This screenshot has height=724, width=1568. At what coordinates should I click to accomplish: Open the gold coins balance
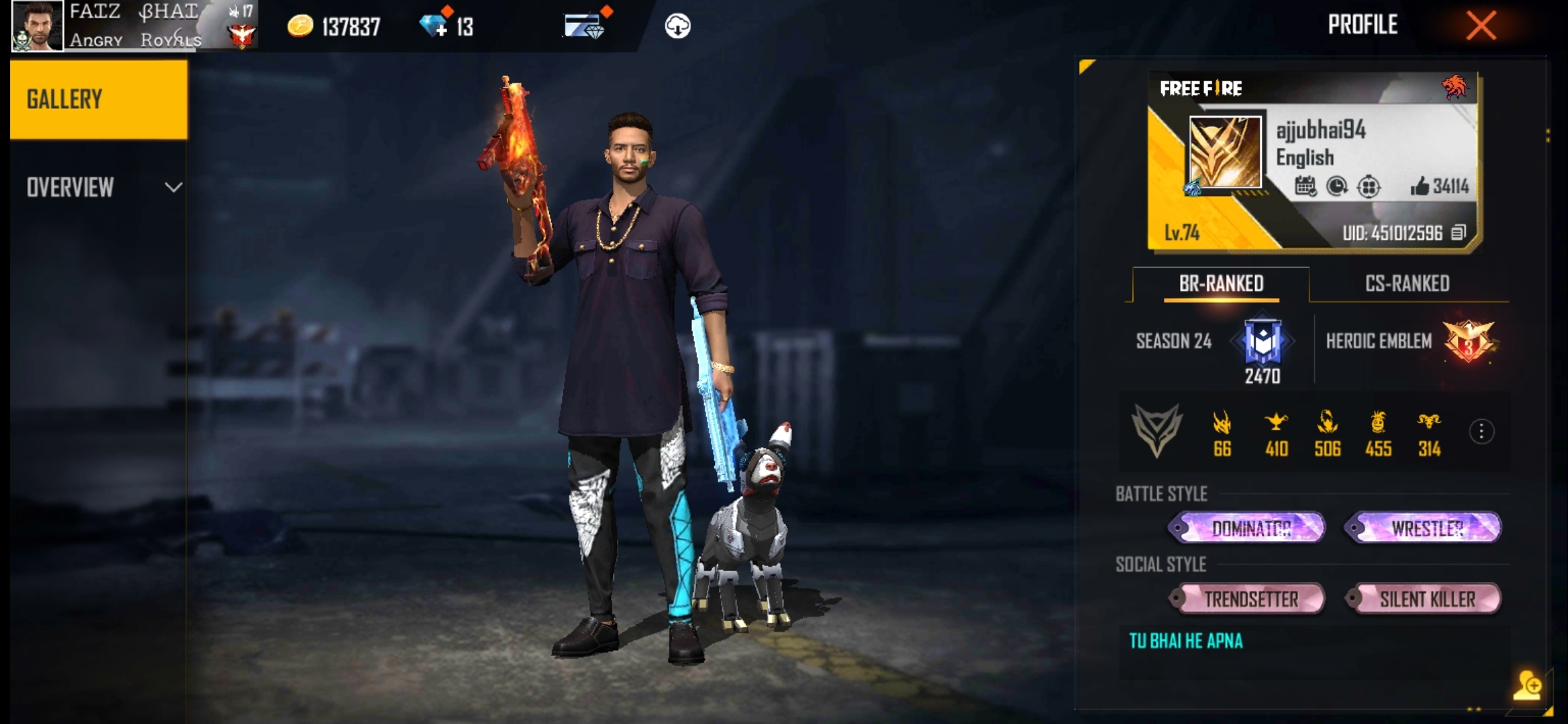pyautogui.click(x=333, y=27)
